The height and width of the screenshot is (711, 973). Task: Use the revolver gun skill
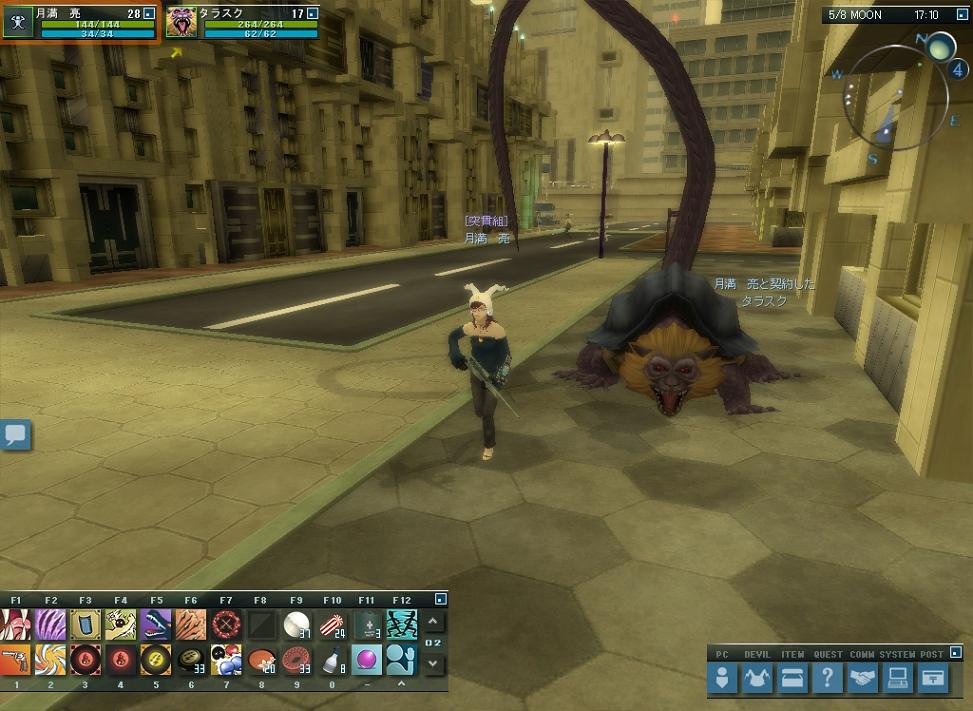coord(15,659)
